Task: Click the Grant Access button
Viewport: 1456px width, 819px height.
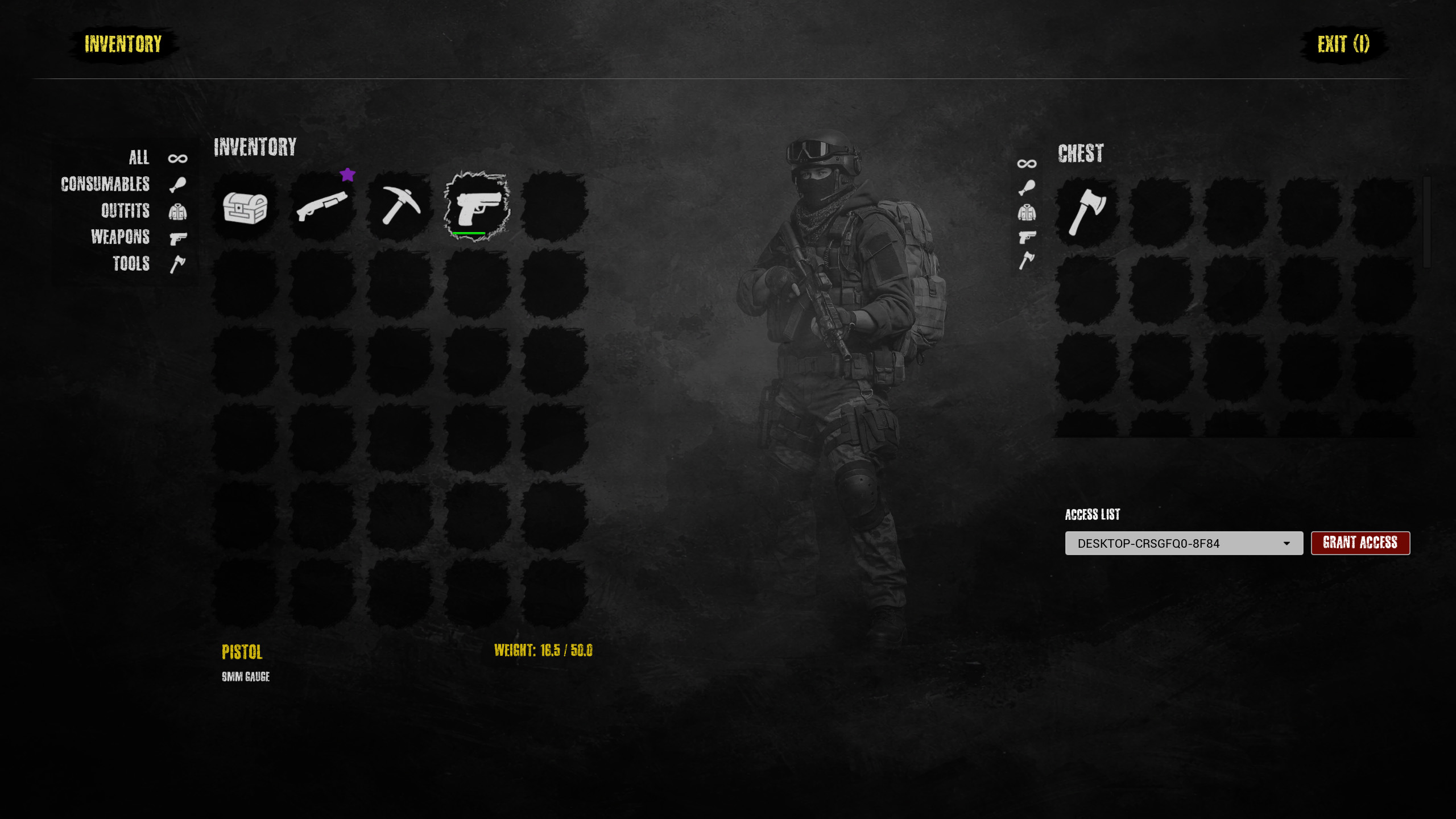Action: tap(1360, 543)
